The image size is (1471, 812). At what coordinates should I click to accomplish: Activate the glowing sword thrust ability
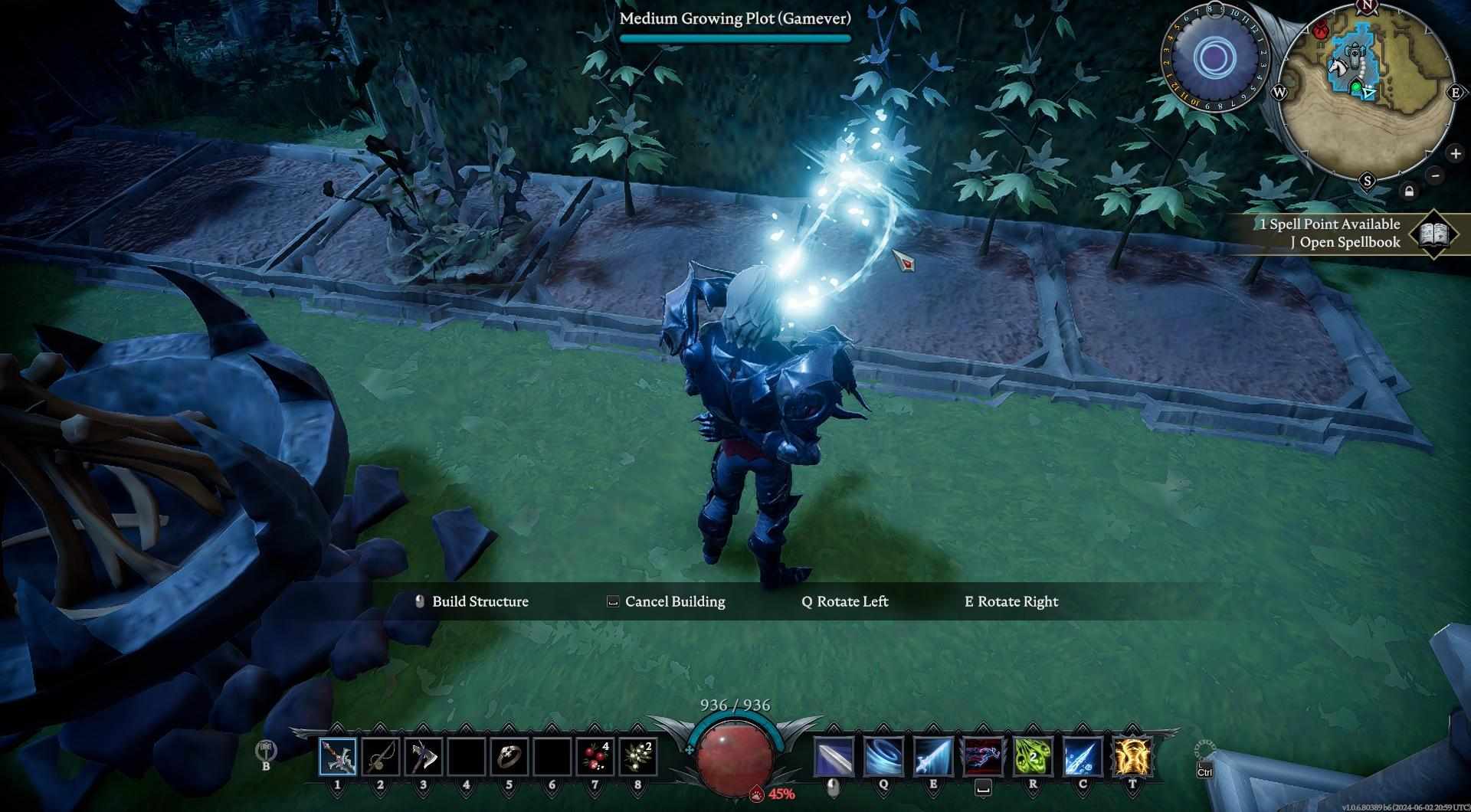pyautogui.click(x=932, y=757)
